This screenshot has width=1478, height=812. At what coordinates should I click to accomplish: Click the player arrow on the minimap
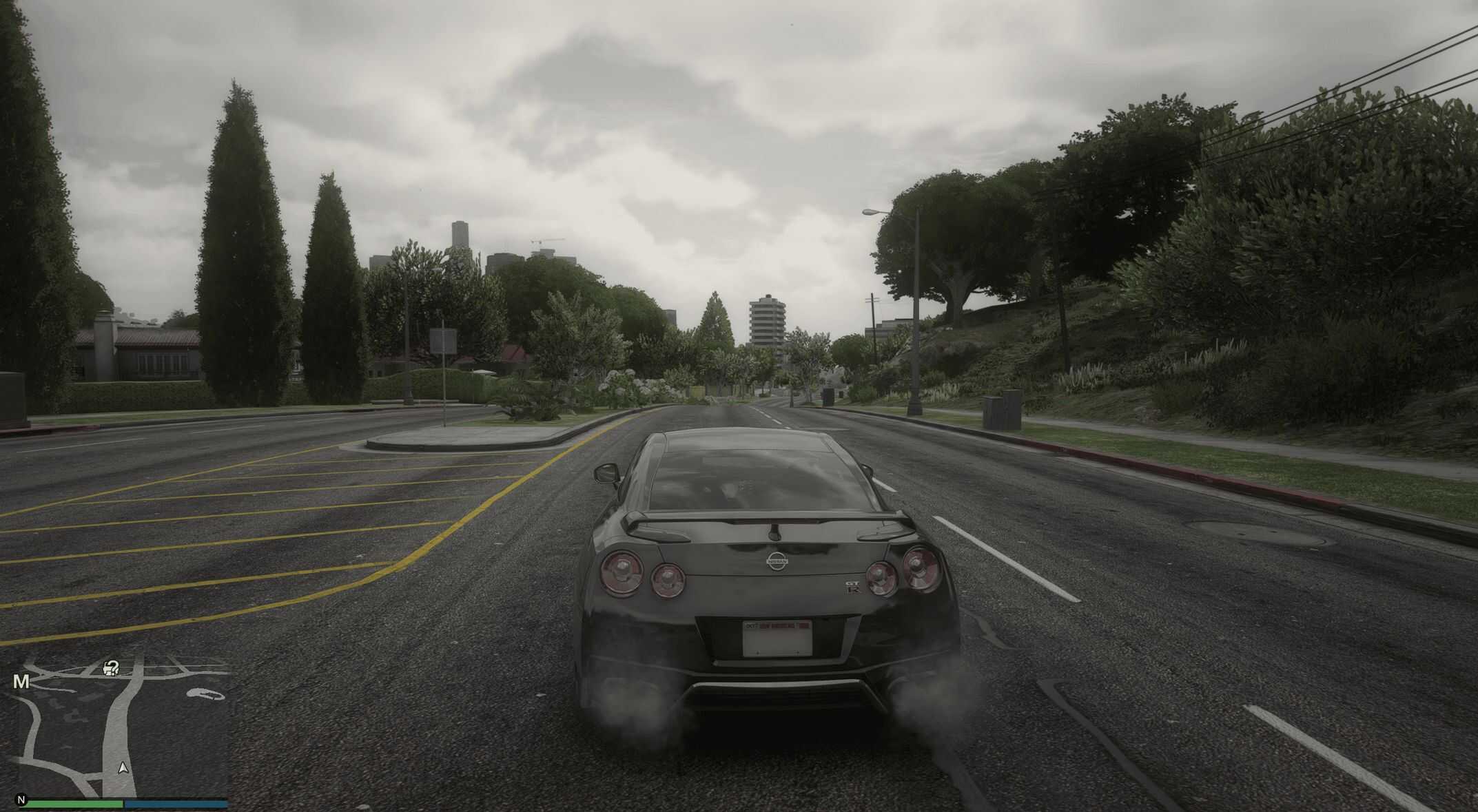coord(123,767)
